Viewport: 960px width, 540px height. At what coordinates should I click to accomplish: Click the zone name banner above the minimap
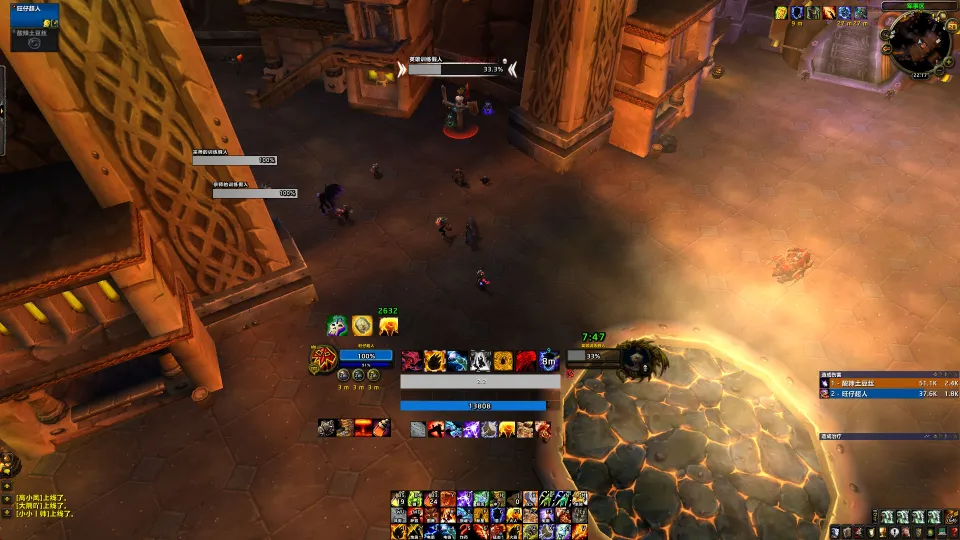915,5
